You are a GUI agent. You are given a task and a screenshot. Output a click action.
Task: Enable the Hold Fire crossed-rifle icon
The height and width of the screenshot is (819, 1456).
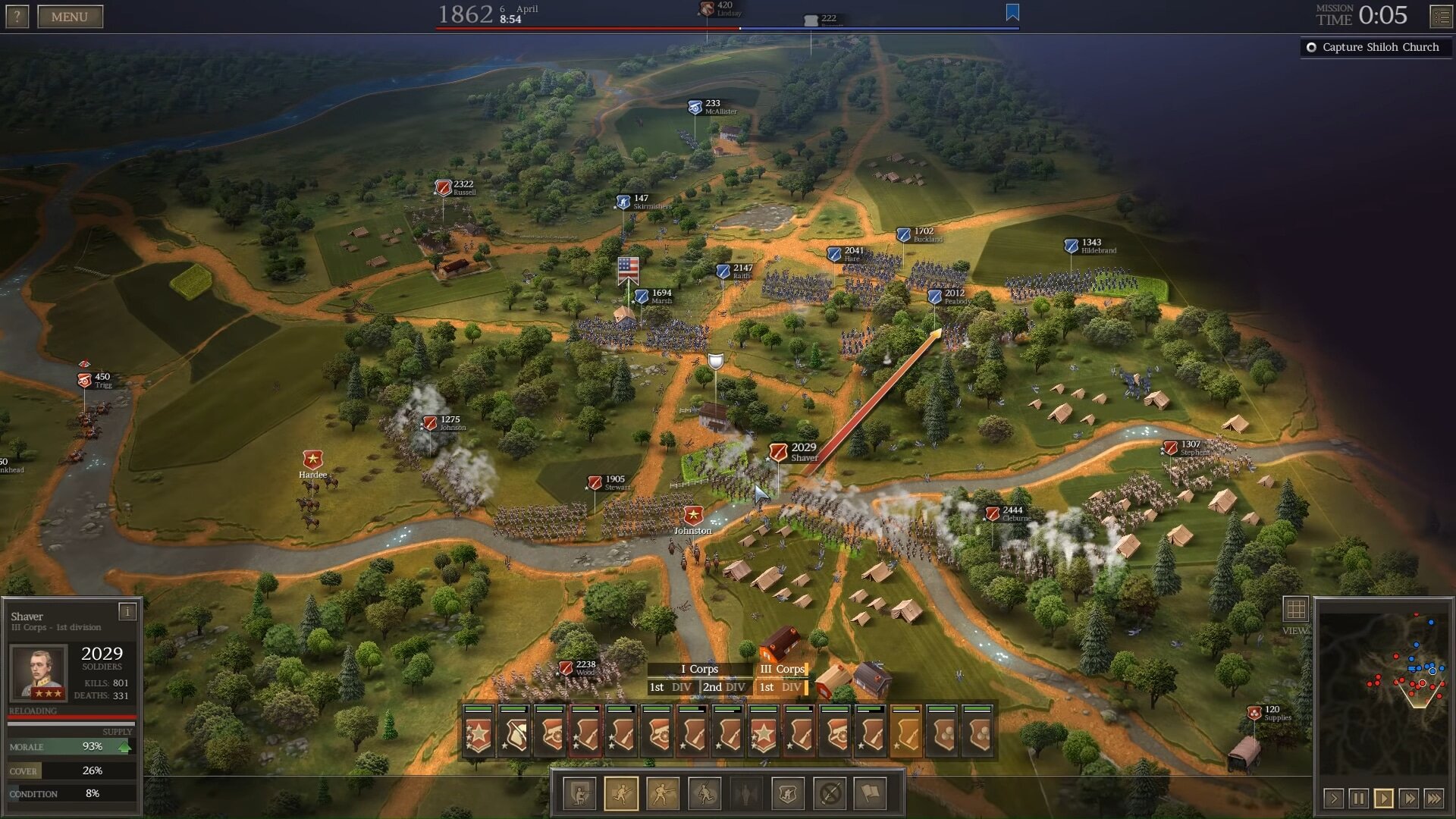pos(830,793)
